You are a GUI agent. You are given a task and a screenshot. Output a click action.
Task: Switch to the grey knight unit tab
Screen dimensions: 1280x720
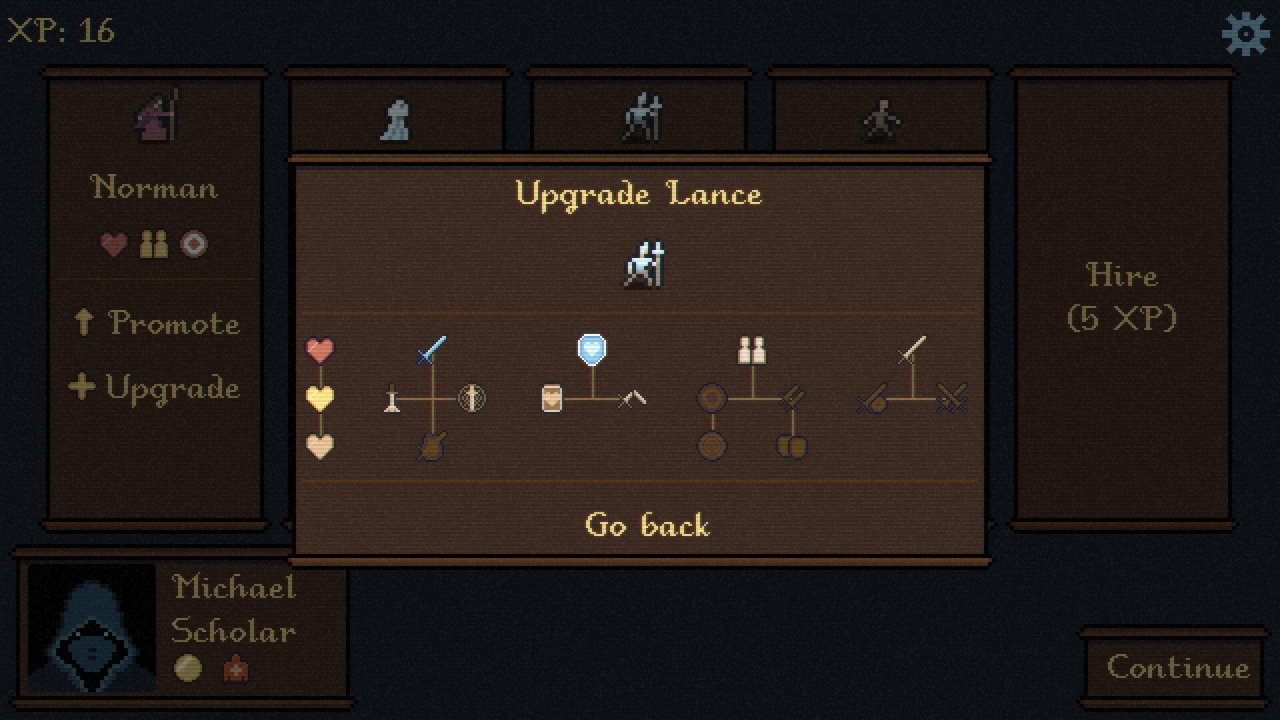[x=397, y=119]
